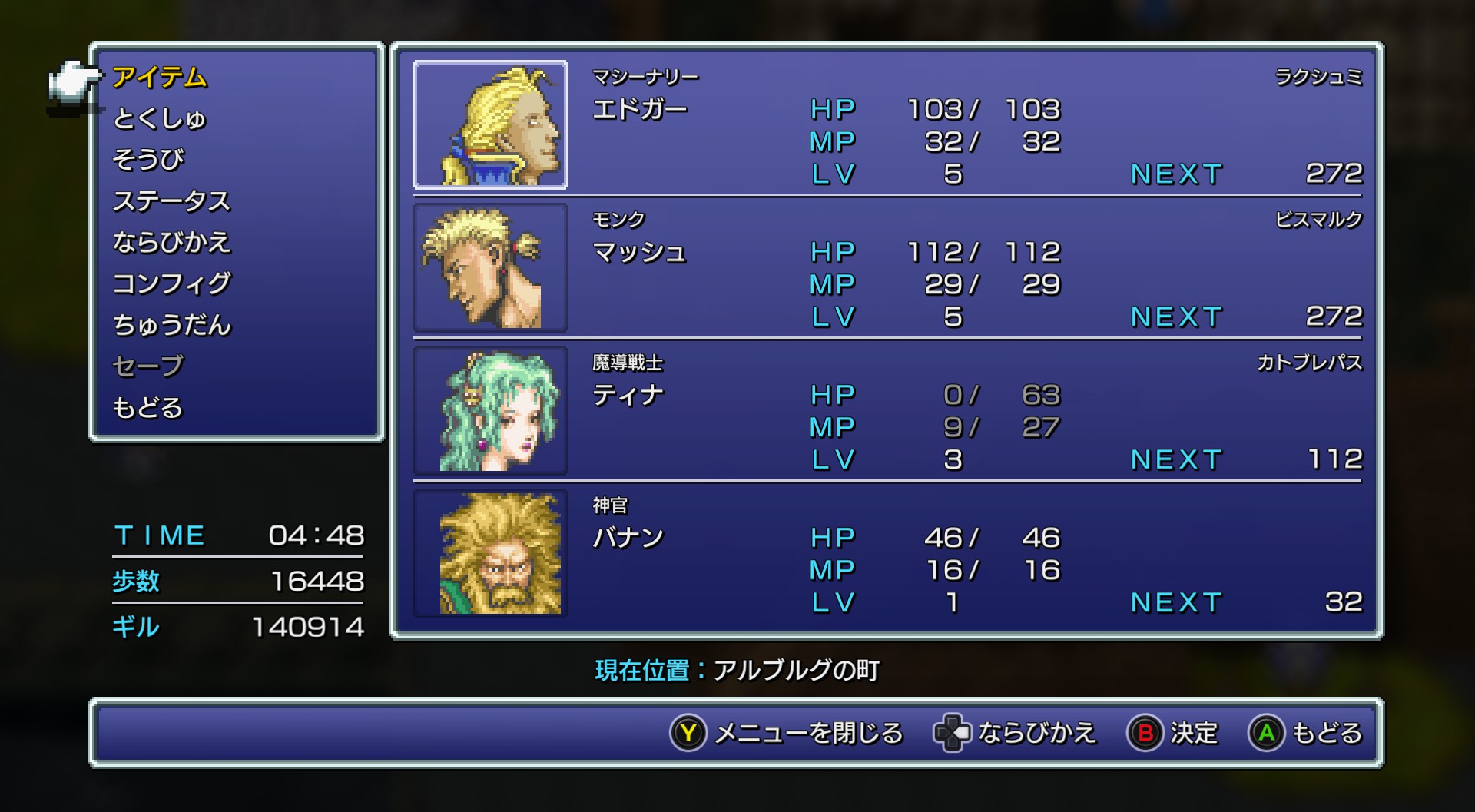This screenshot has height=812, width=1475.
Task: Open the アイテム (Items) menu
Action: [x=161, y=77]
